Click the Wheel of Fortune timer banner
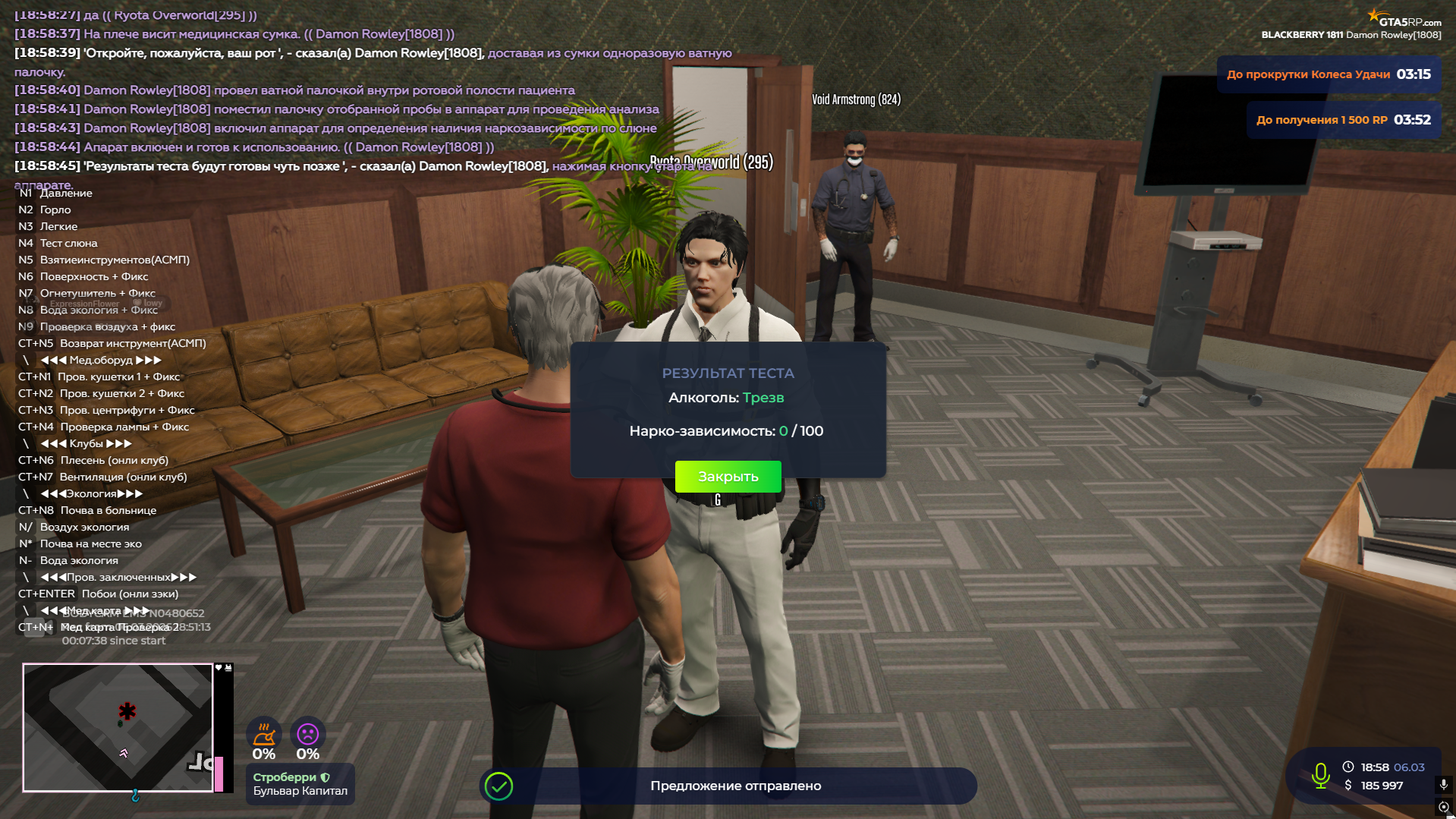 1328,74
